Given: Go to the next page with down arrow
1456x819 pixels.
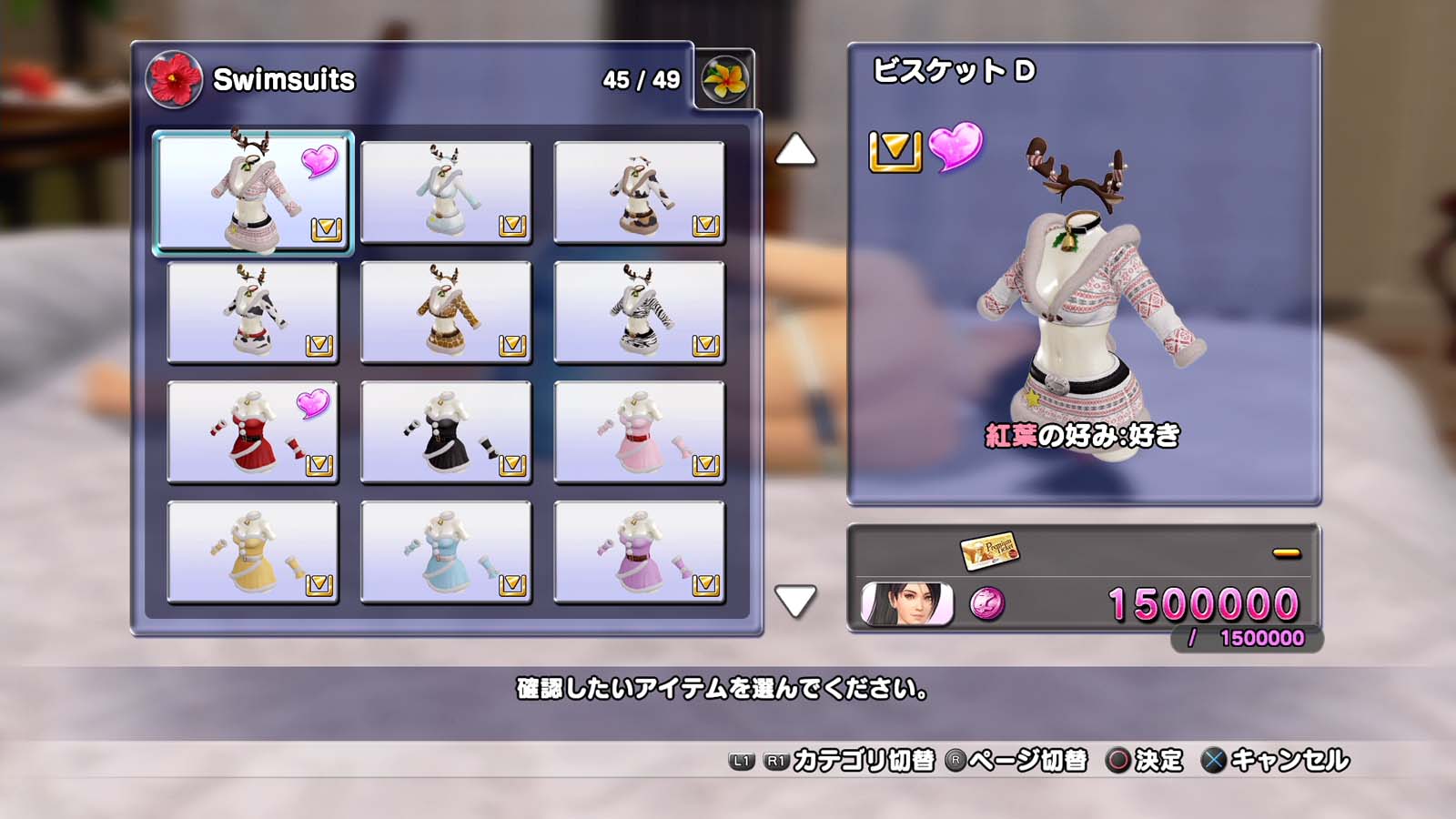Looking at the screenshot, I should [x=795, y=601].
